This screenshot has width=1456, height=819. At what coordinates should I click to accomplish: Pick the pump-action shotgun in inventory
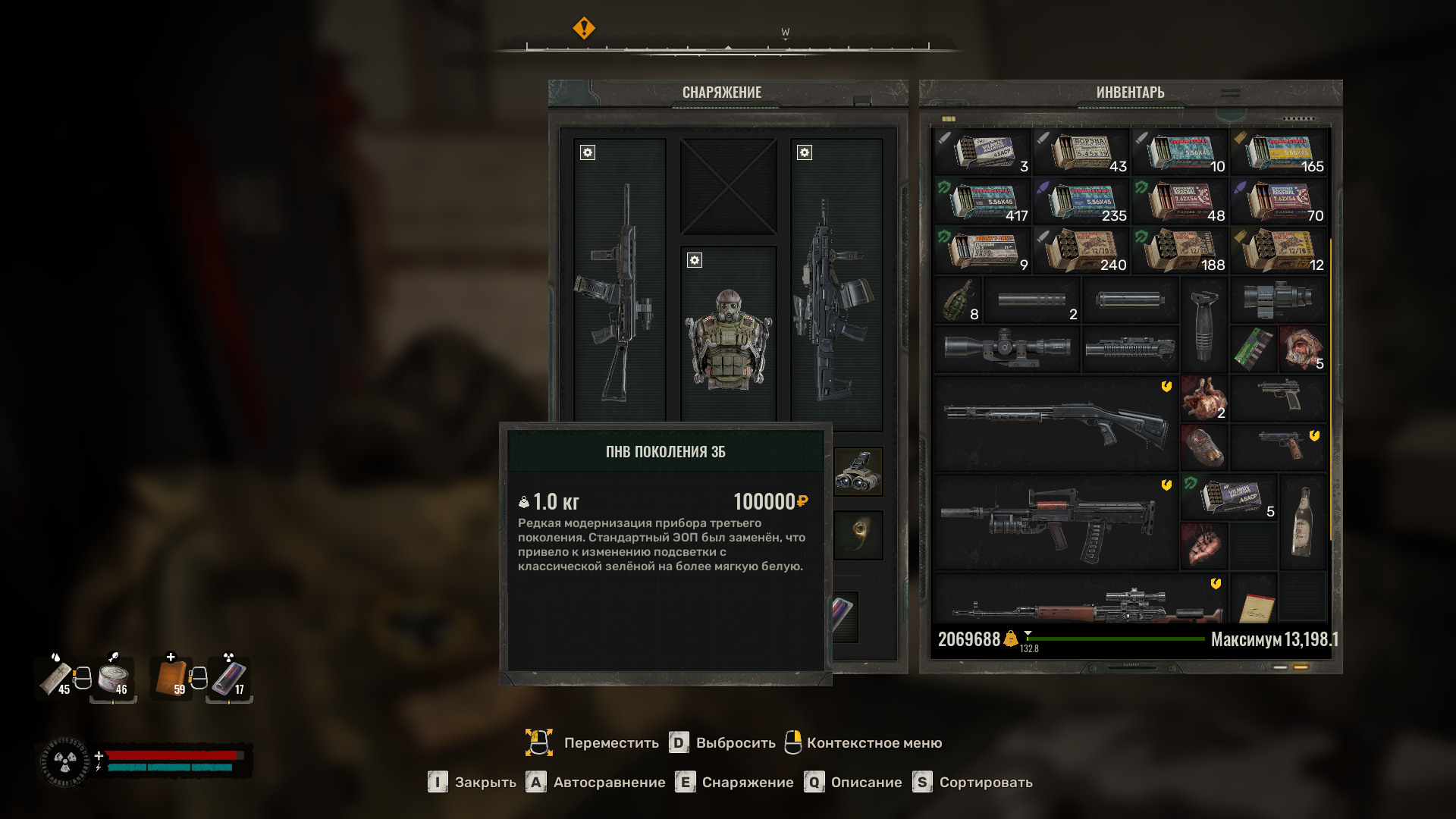[1056, 423]
